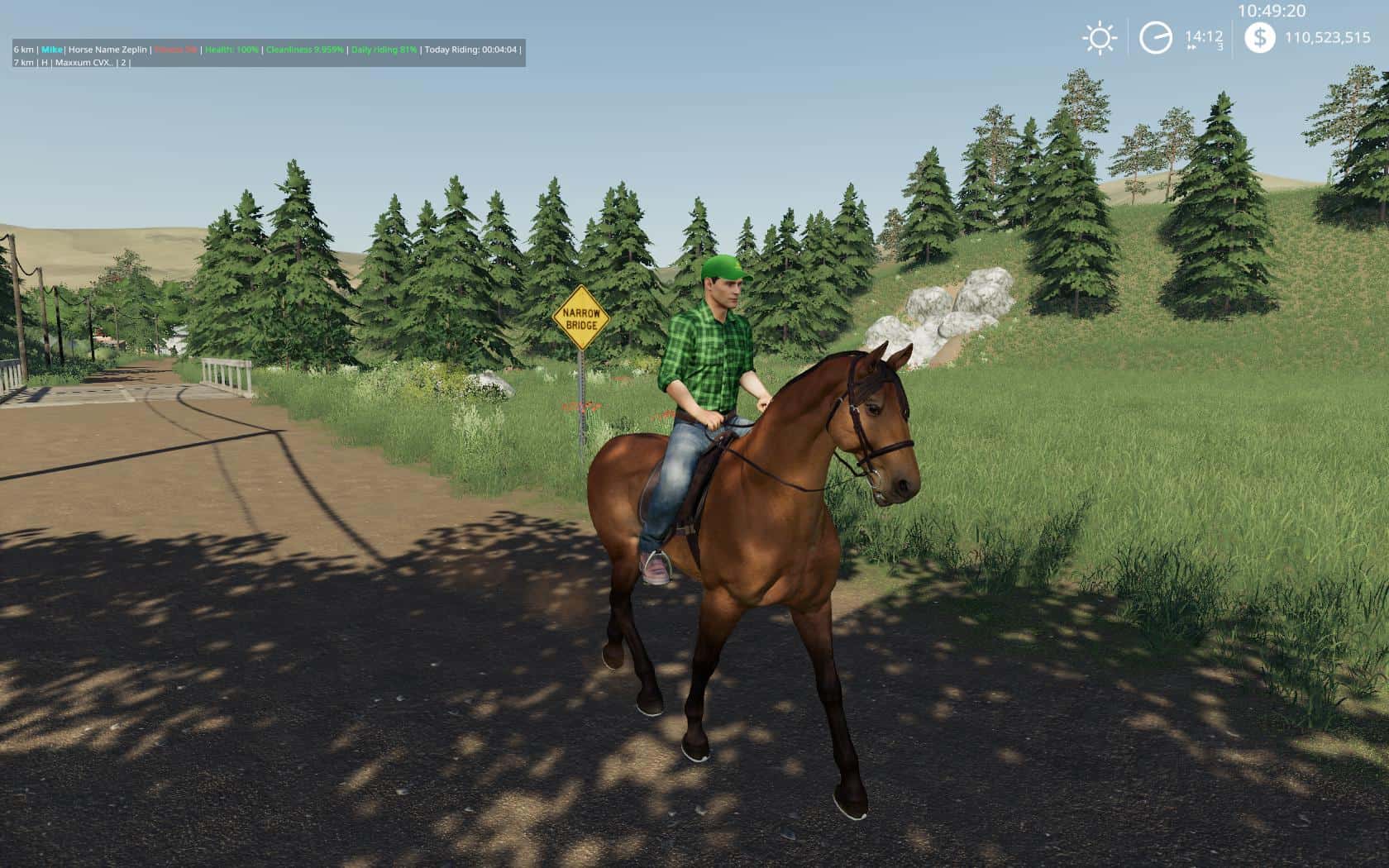This screenshot has height=868, width=1389.
Task: Click the dollar money icon
Action: 1259,37
